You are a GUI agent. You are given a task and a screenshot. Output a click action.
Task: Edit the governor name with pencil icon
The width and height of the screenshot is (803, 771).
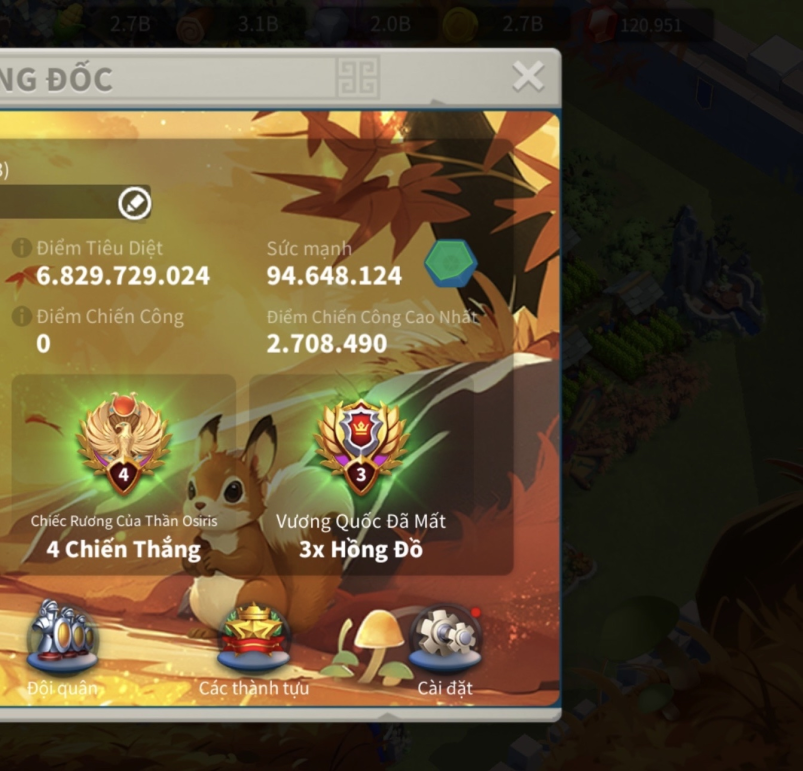134,203
